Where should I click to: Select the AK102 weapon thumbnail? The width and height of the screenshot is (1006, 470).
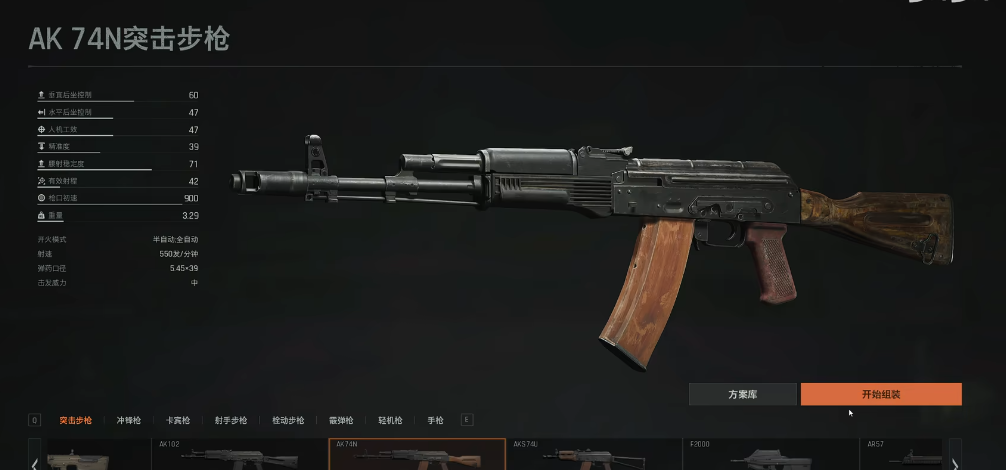(x=239, y=455)
